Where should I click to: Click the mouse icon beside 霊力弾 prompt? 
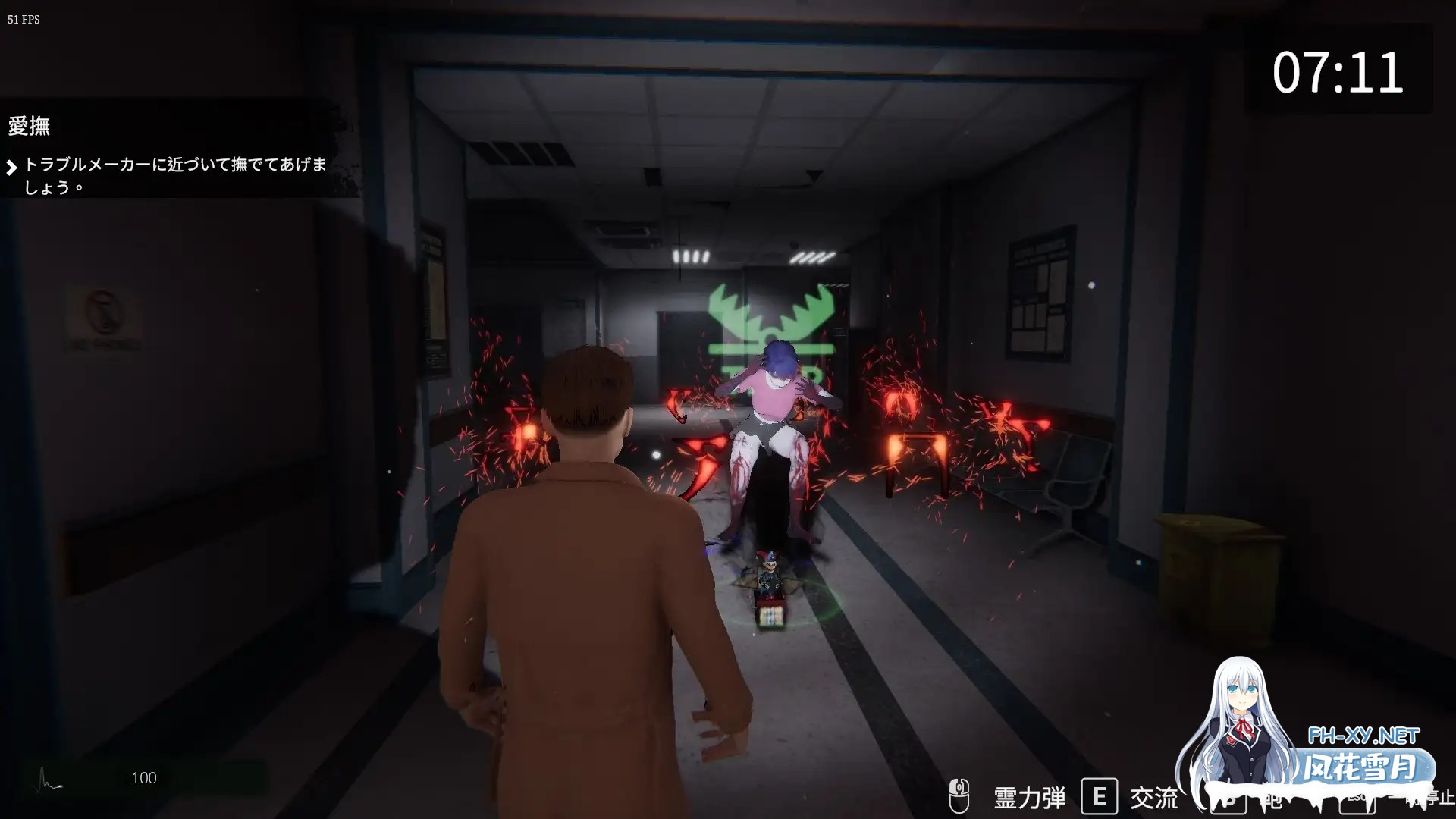tap(959, 797)
